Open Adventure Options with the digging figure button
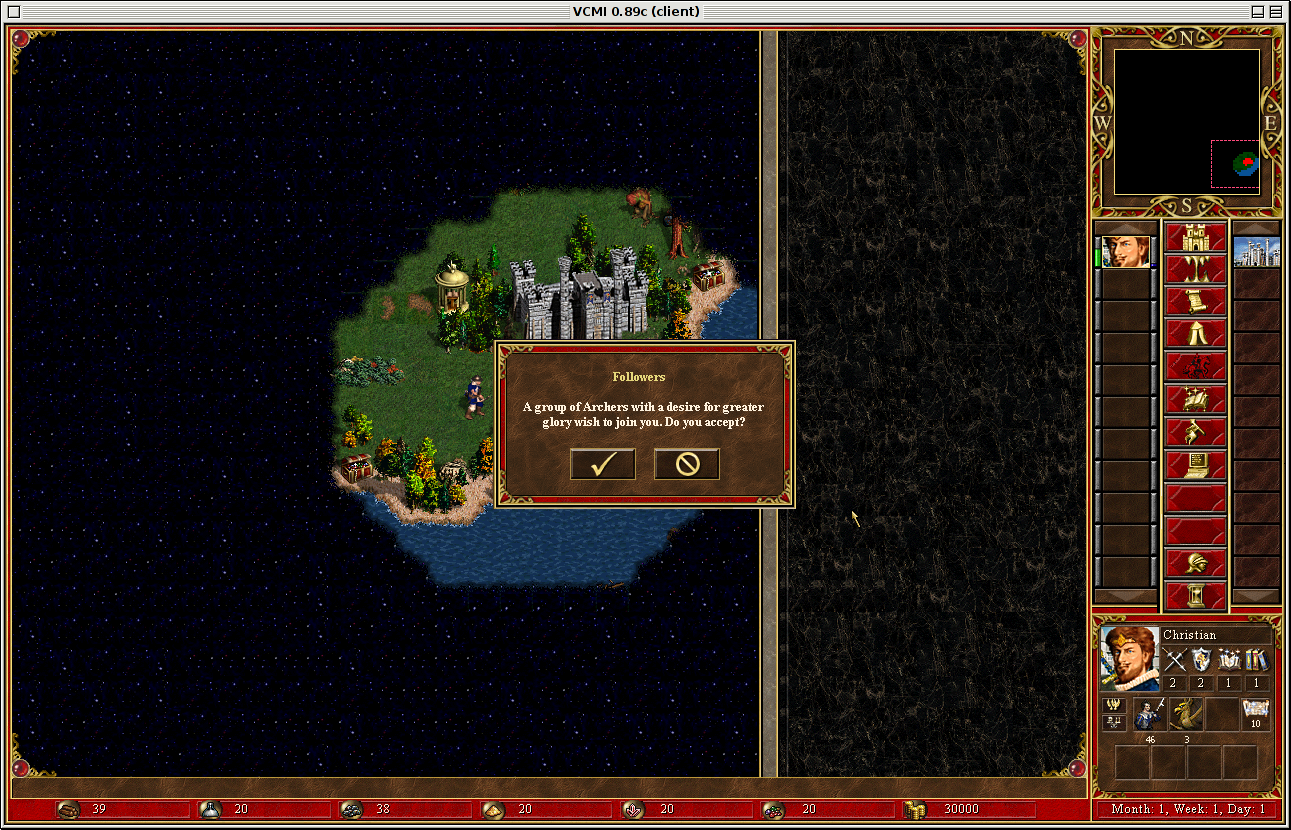The width and height of the screenshot is (1291, 830). pos(1196,432)
